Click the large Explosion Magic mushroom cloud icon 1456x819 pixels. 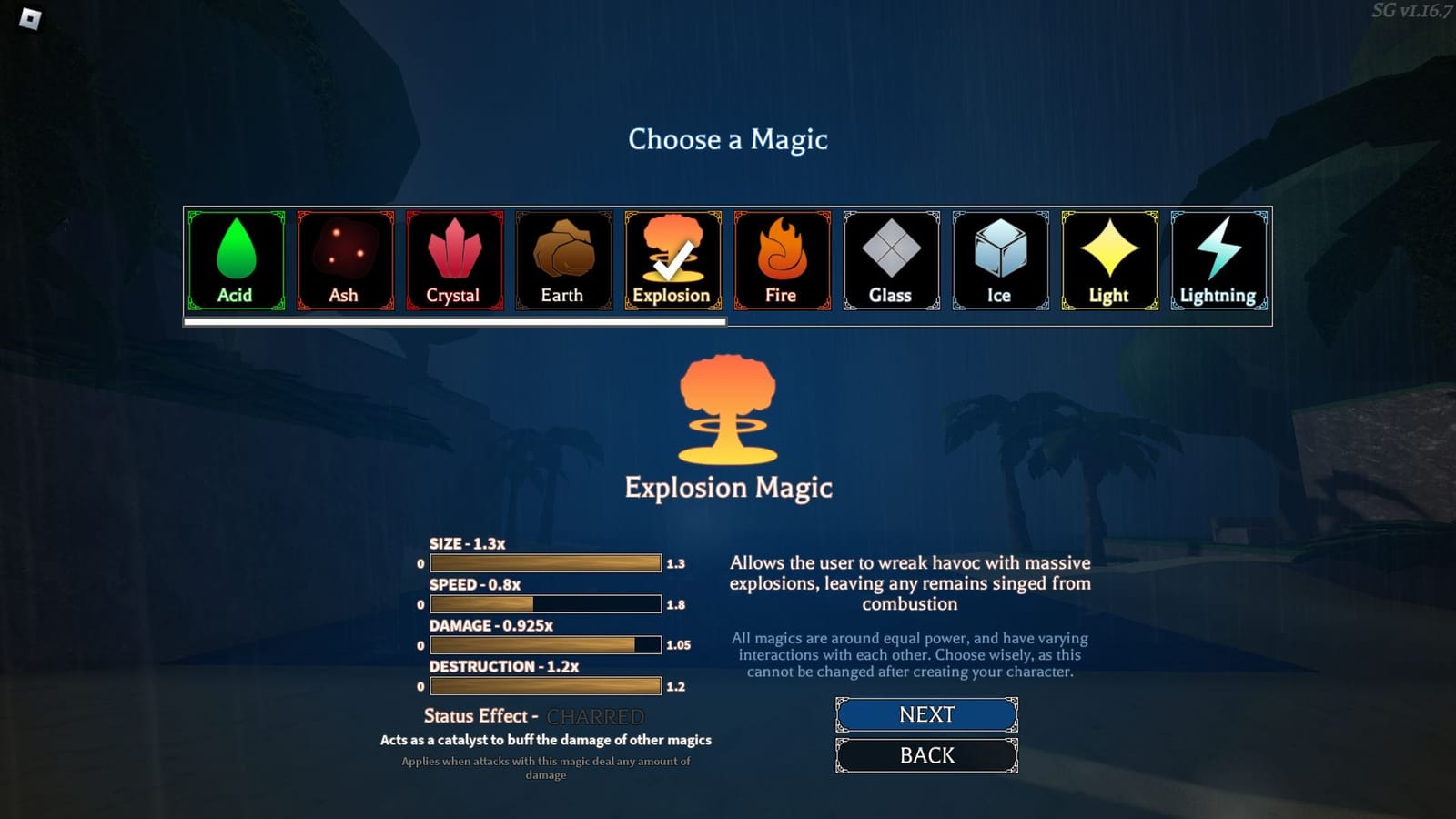[x=728, y=409]
